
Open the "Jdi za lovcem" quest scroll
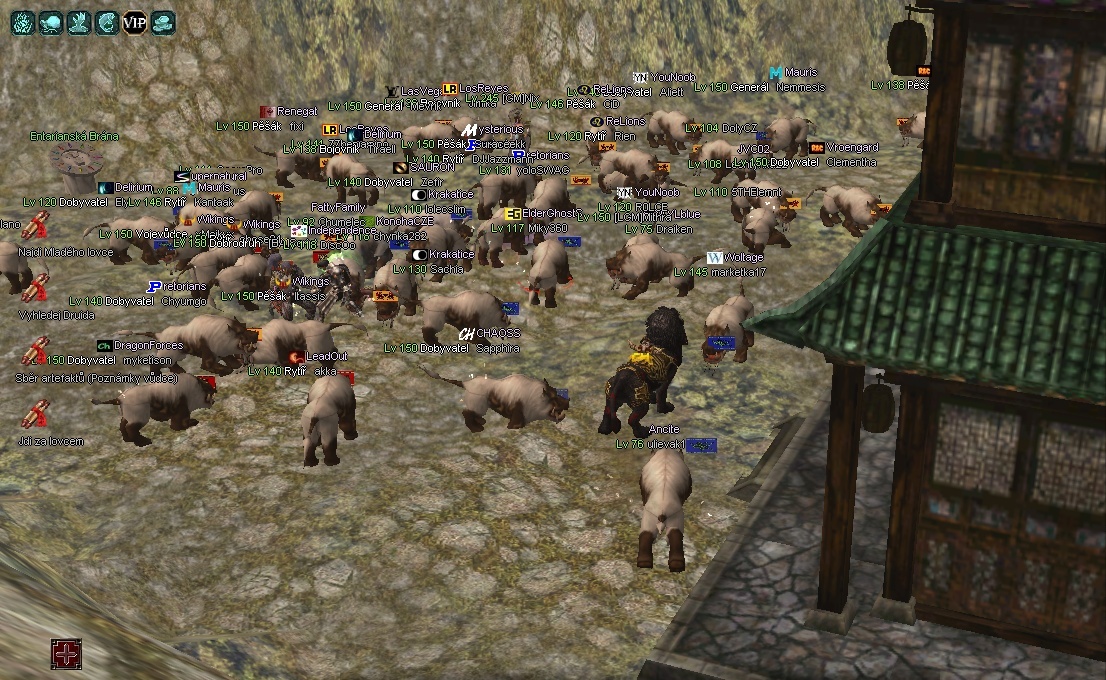36,414
